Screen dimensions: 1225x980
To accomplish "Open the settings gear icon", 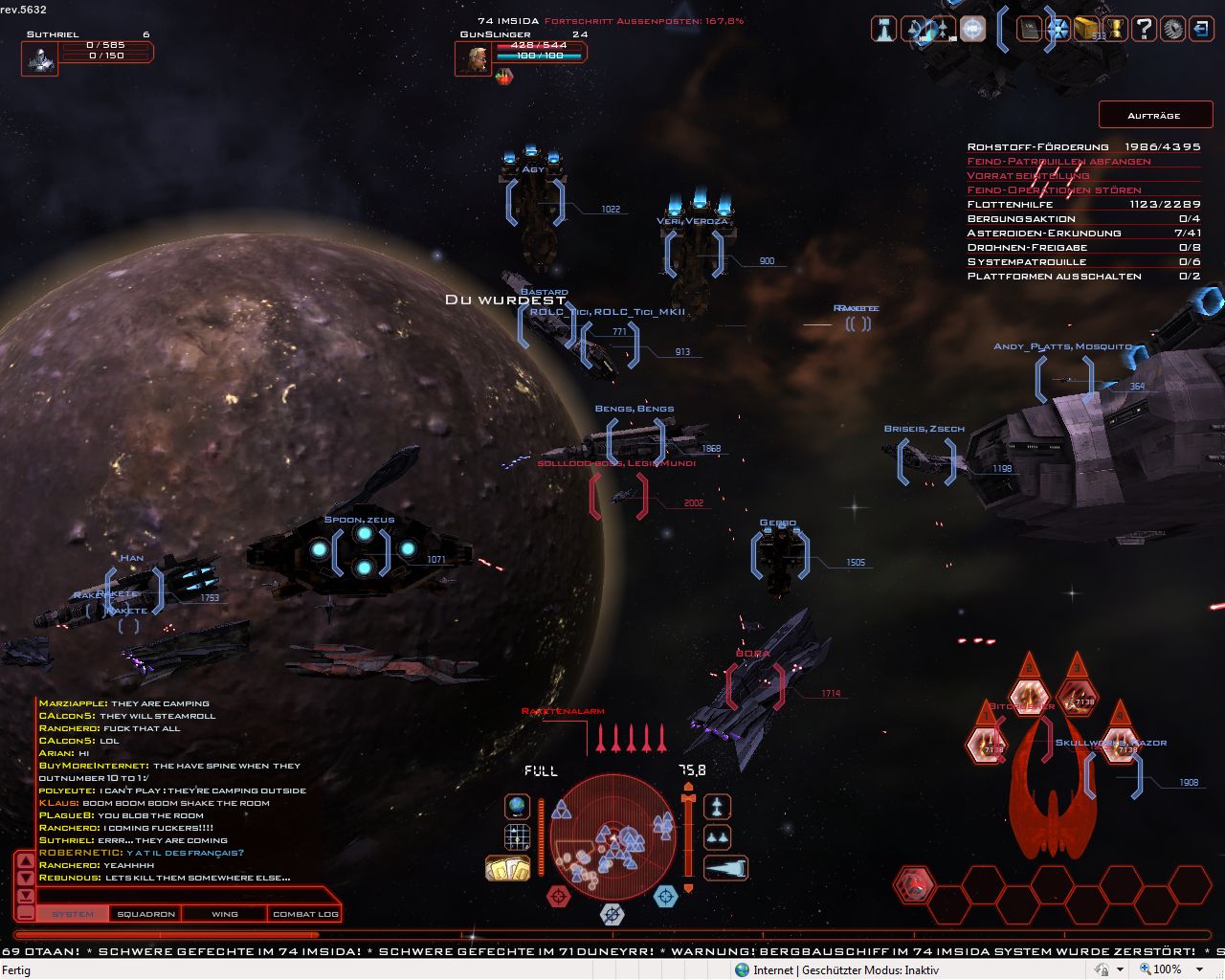I will 1172,30.
